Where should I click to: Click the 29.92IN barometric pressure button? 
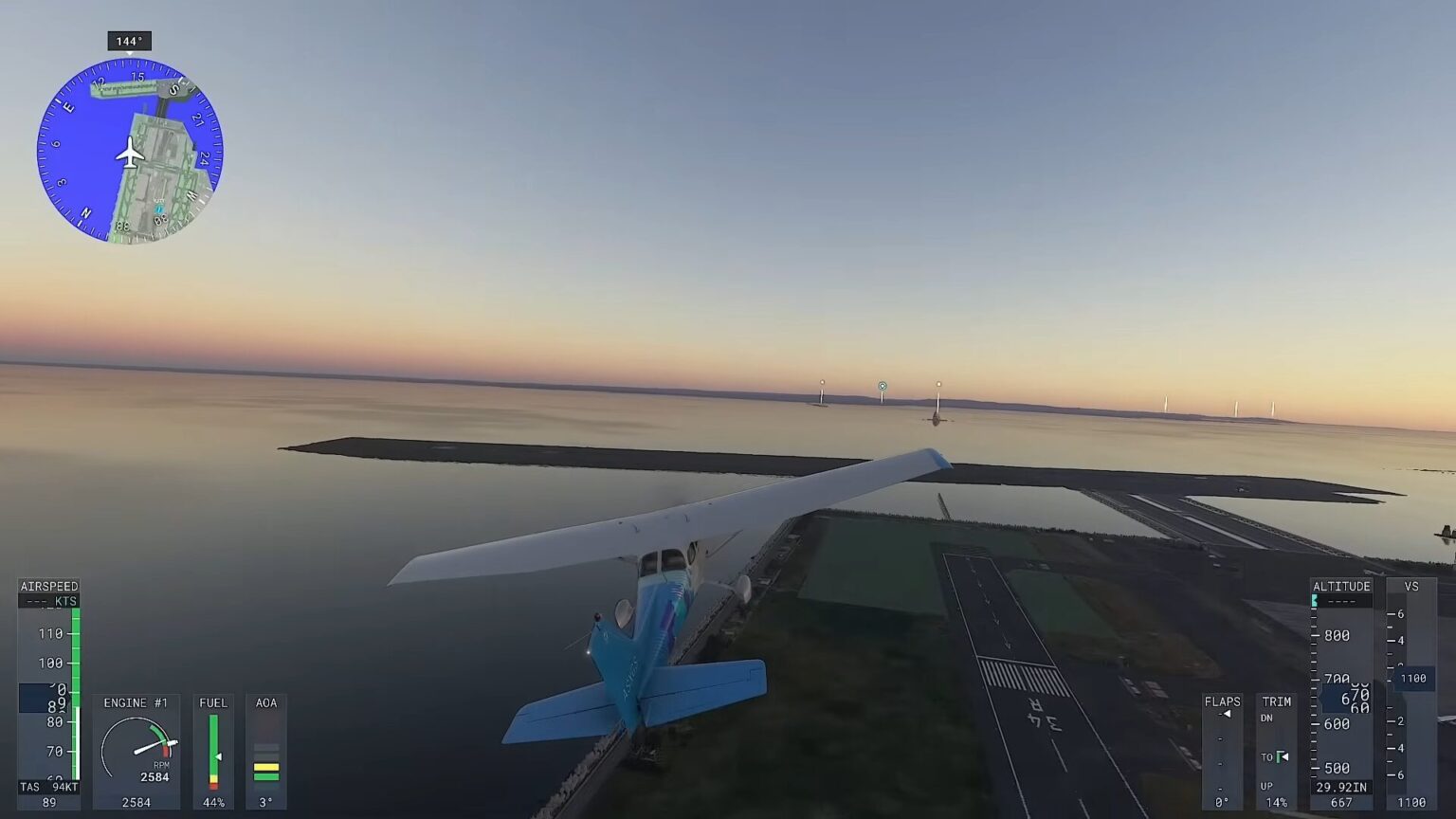[1339, 787]
